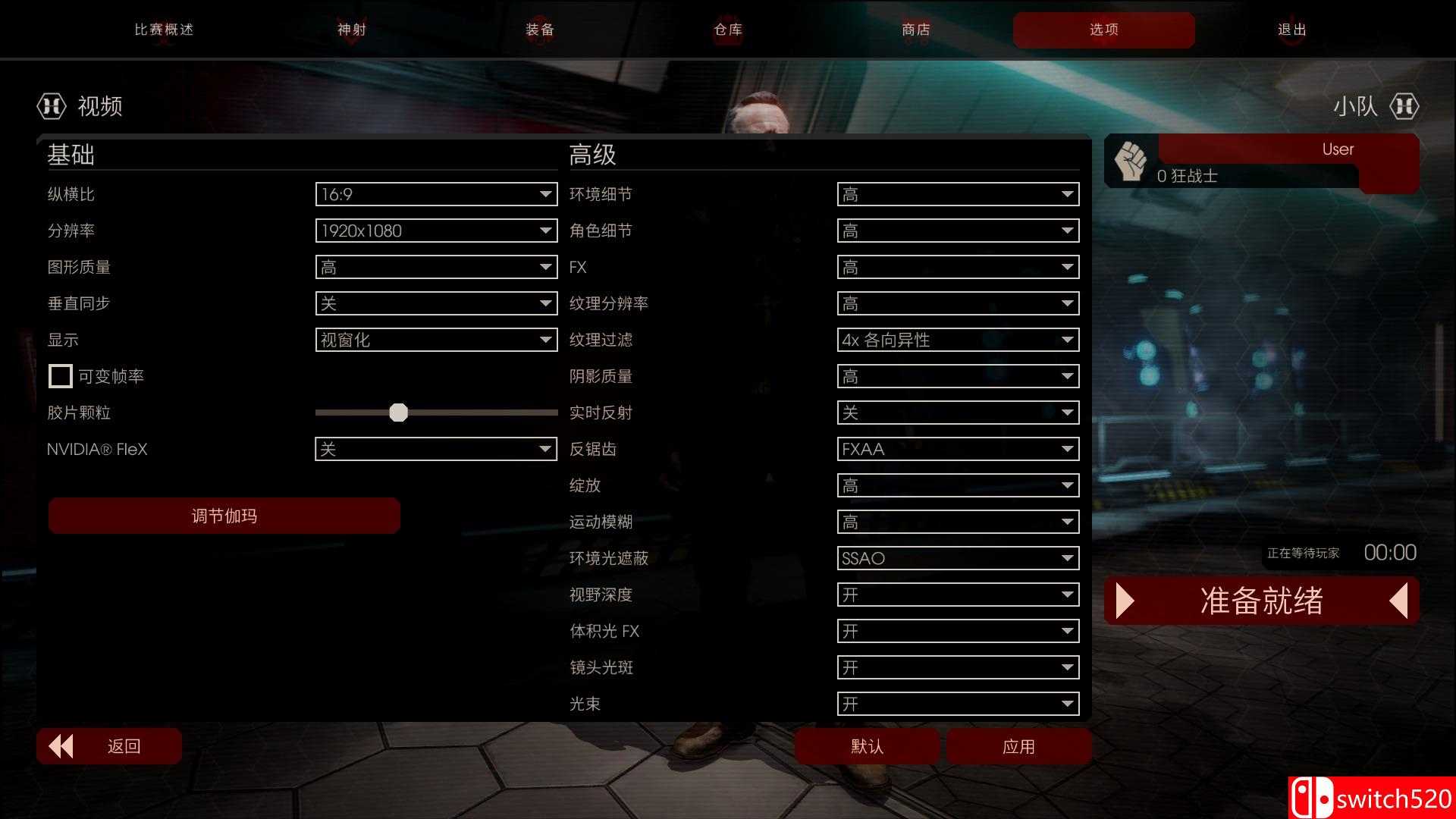Turn off 视野深度 setting
The width and height of the screenshot is (1456, 819).
[x=957, y=595]
